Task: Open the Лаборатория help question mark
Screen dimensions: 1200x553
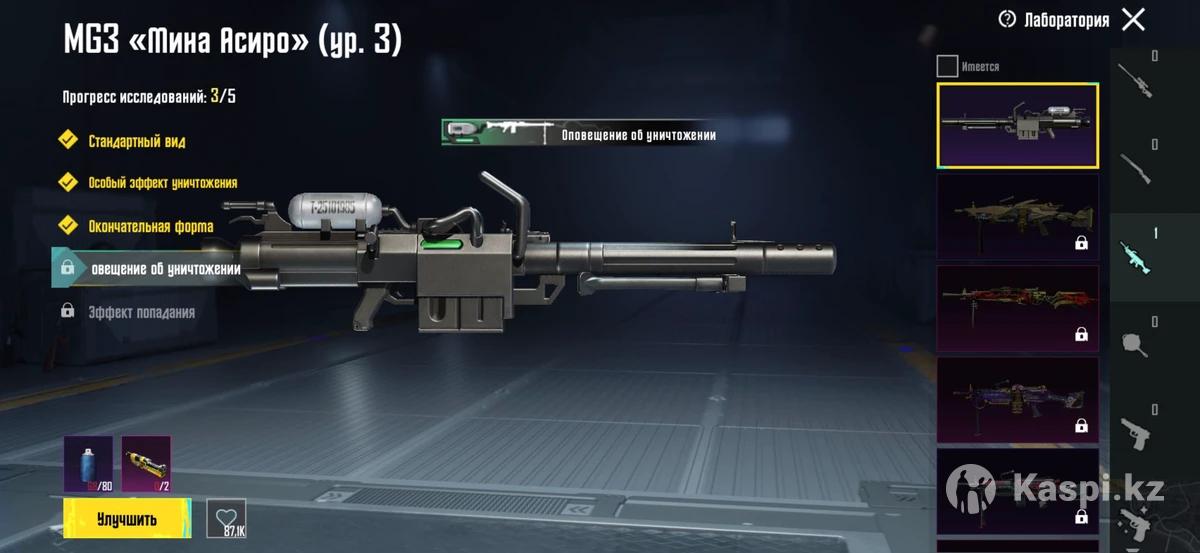Action: pos(1007,19)
